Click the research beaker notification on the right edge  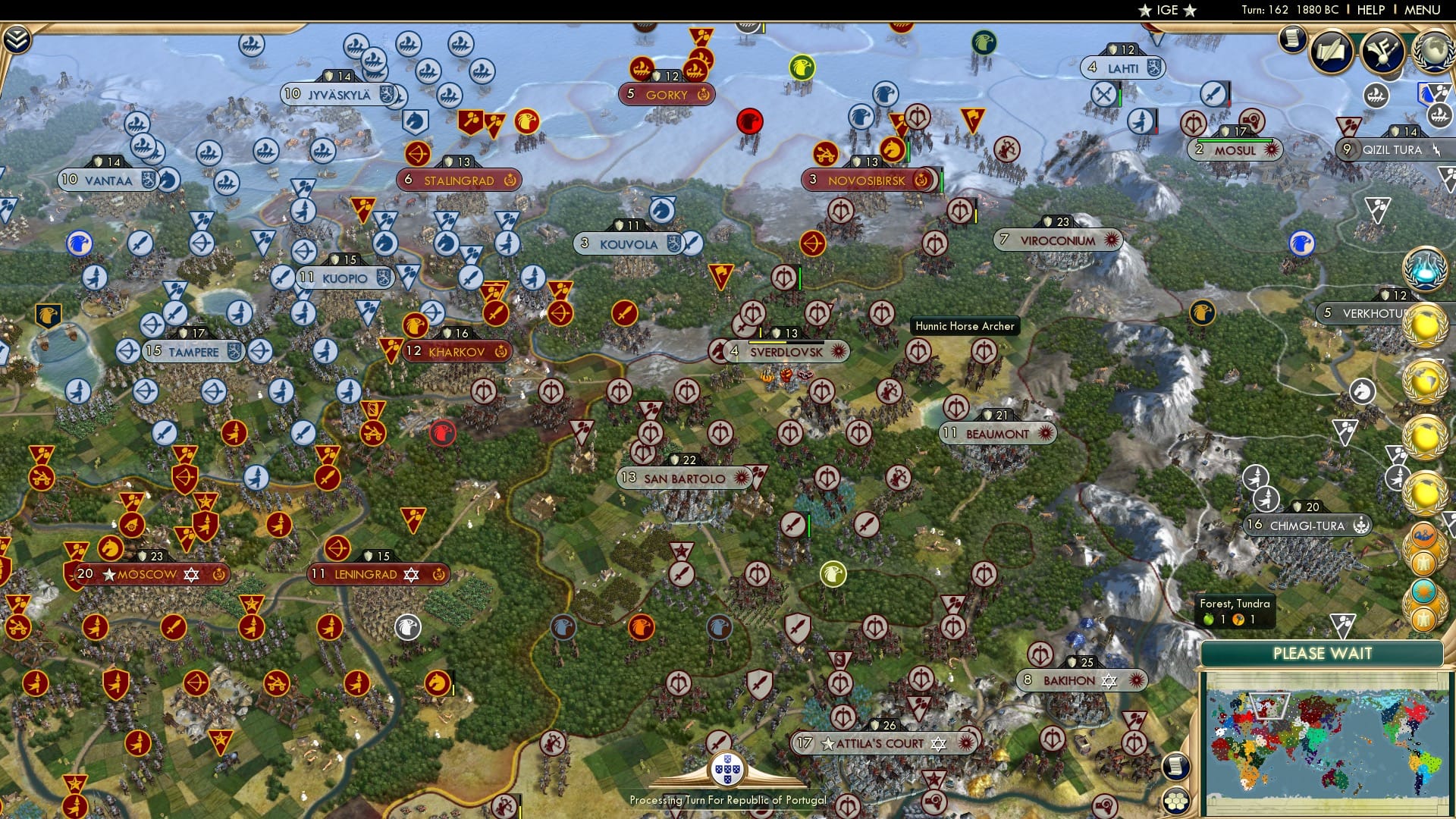point(1424,270)
